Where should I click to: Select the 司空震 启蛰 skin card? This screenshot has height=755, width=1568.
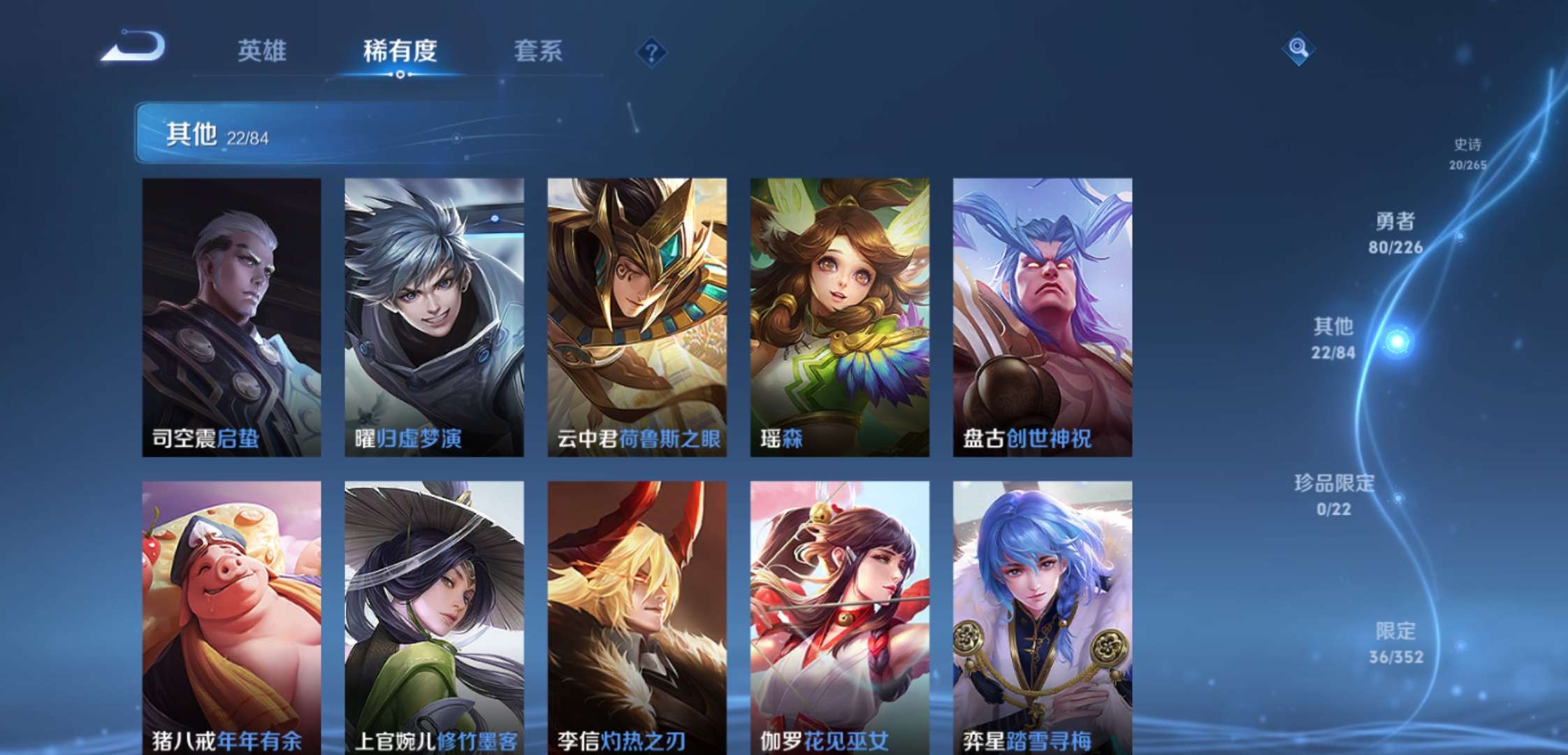click(x=231, y=317)
